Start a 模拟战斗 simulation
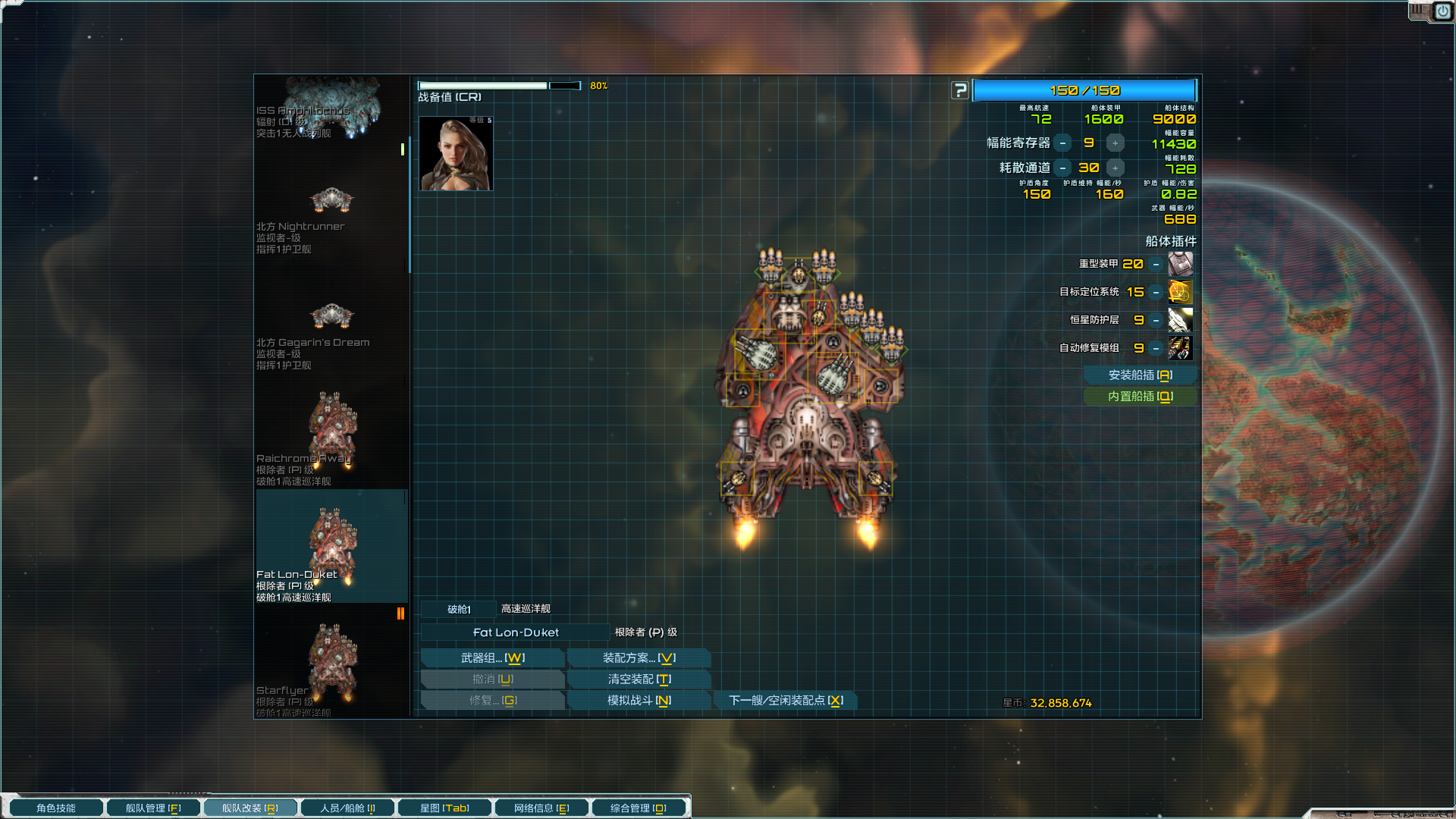 click(x=639, y=701)
